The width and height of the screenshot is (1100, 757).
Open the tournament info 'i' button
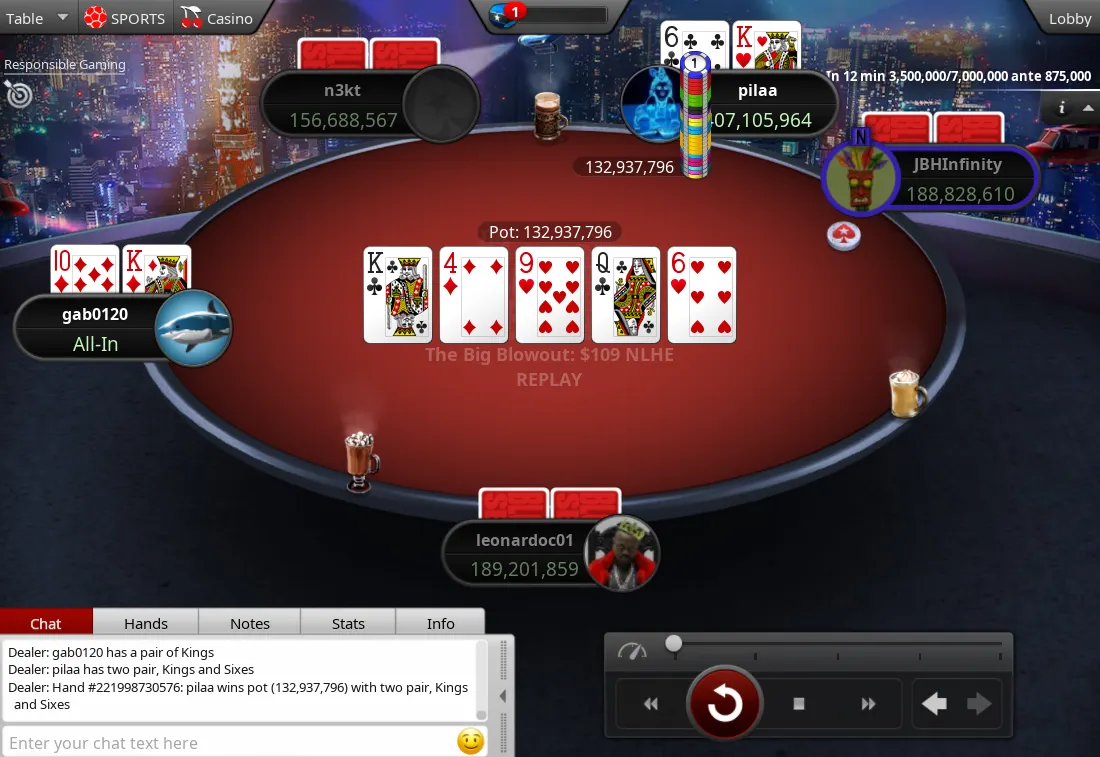pyautogui.click(x=1061, y=108)
